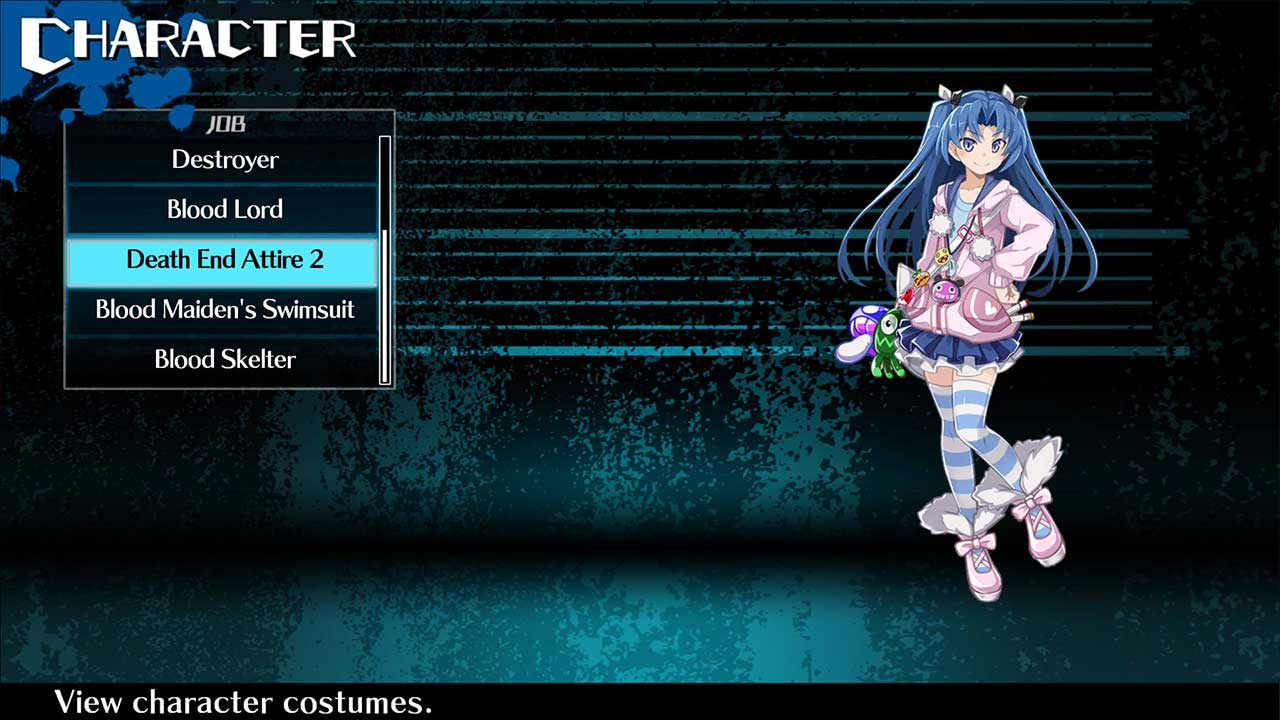Pick the Blood Maiden's Swimsuit option
The image size is (1280, 720).
tap(223, 309)
